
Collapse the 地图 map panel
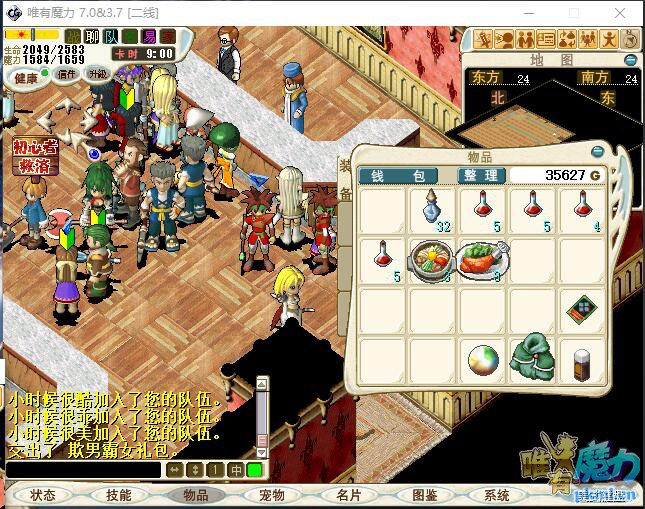pos(630,60)
